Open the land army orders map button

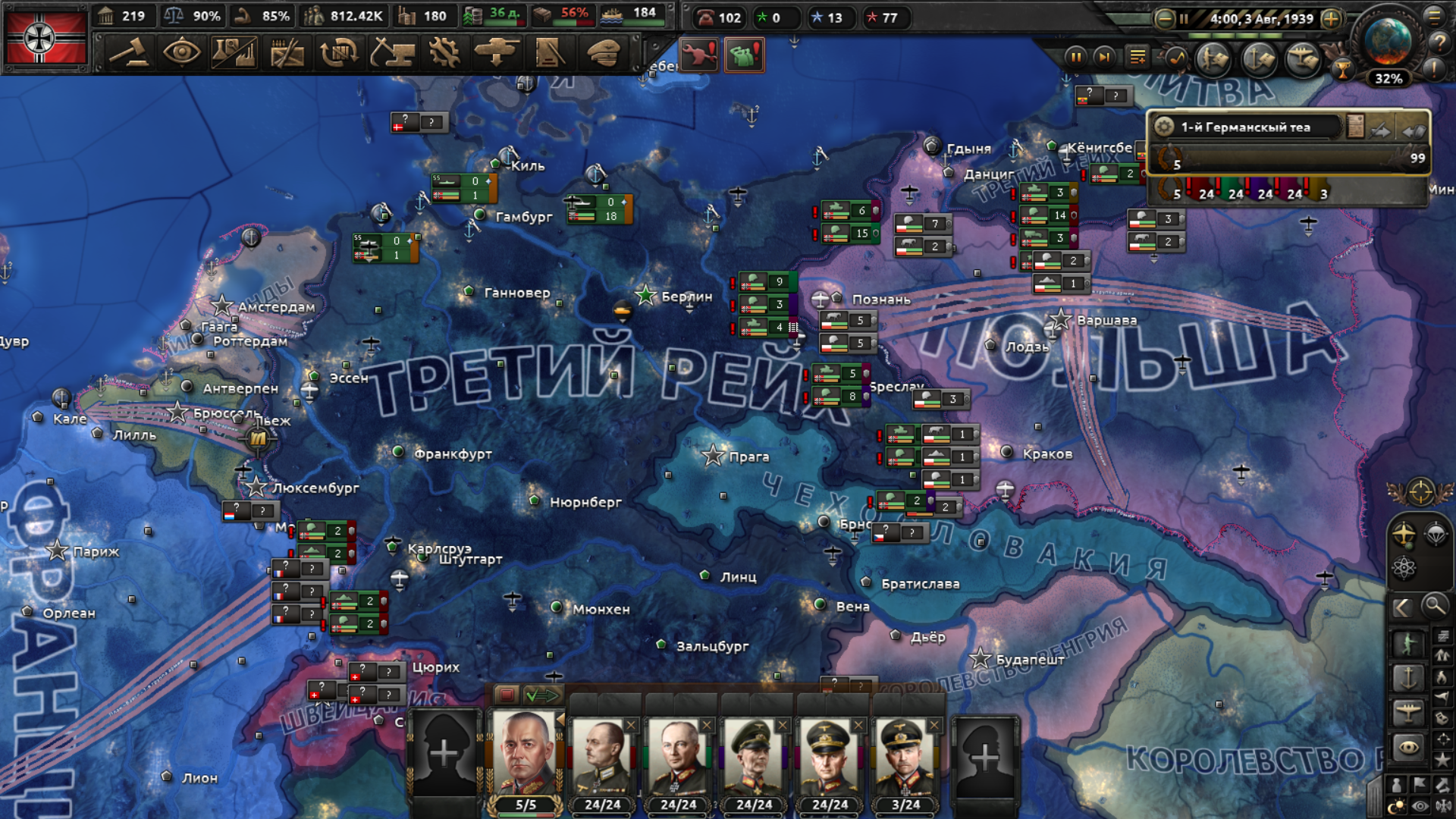pos(1213,58)
